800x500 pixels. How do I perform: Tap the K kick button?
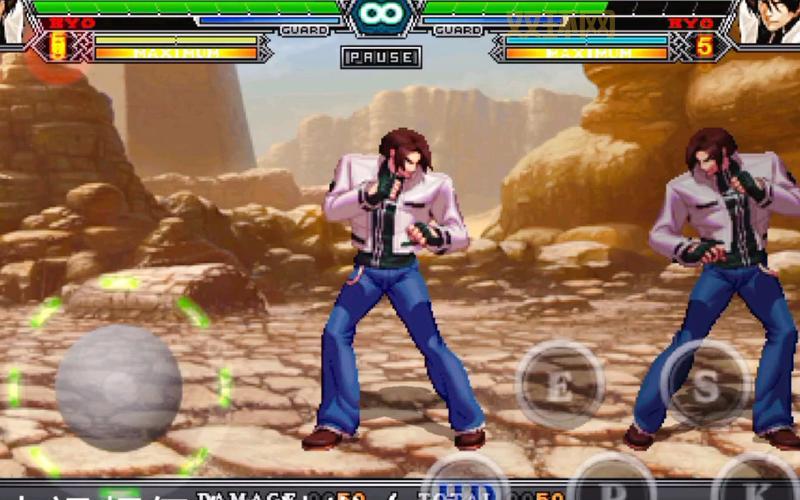(x=755, y=484)
